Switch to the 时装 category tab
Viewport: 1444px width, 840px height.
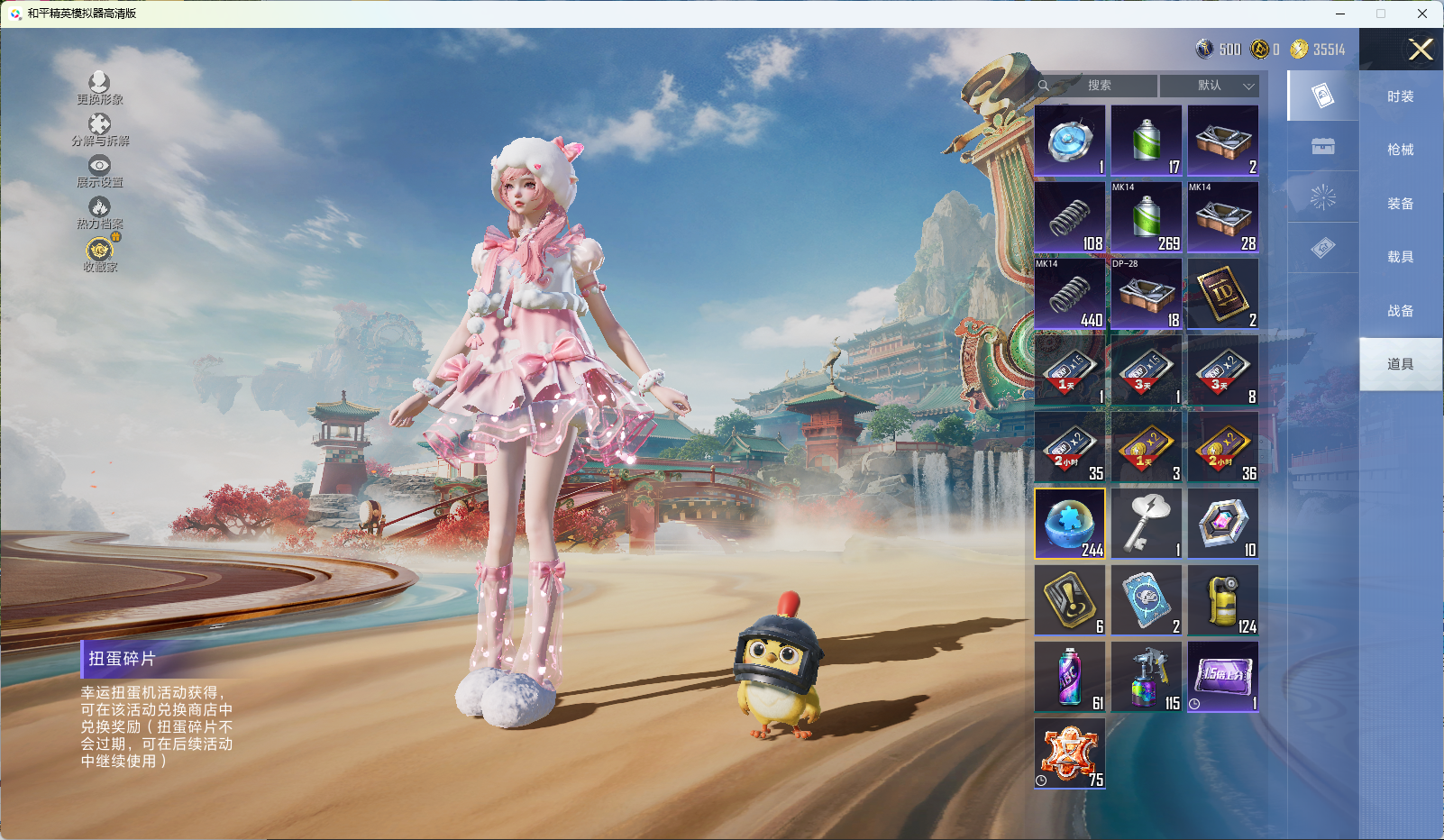(x=1400, y=96)
